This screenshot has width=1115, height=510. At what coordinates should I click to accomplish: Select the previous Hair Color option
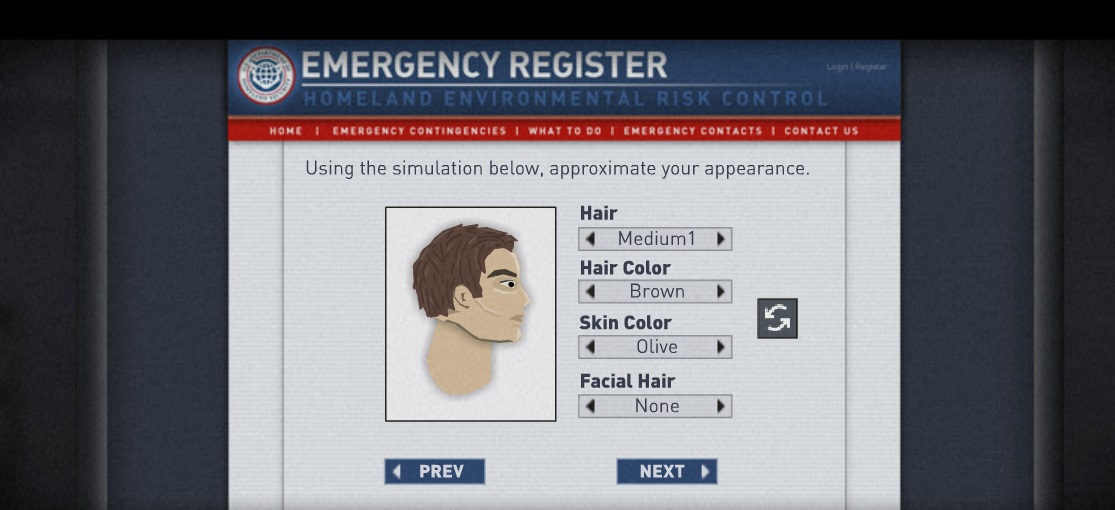pyautogui.click(x=590, y=292)
